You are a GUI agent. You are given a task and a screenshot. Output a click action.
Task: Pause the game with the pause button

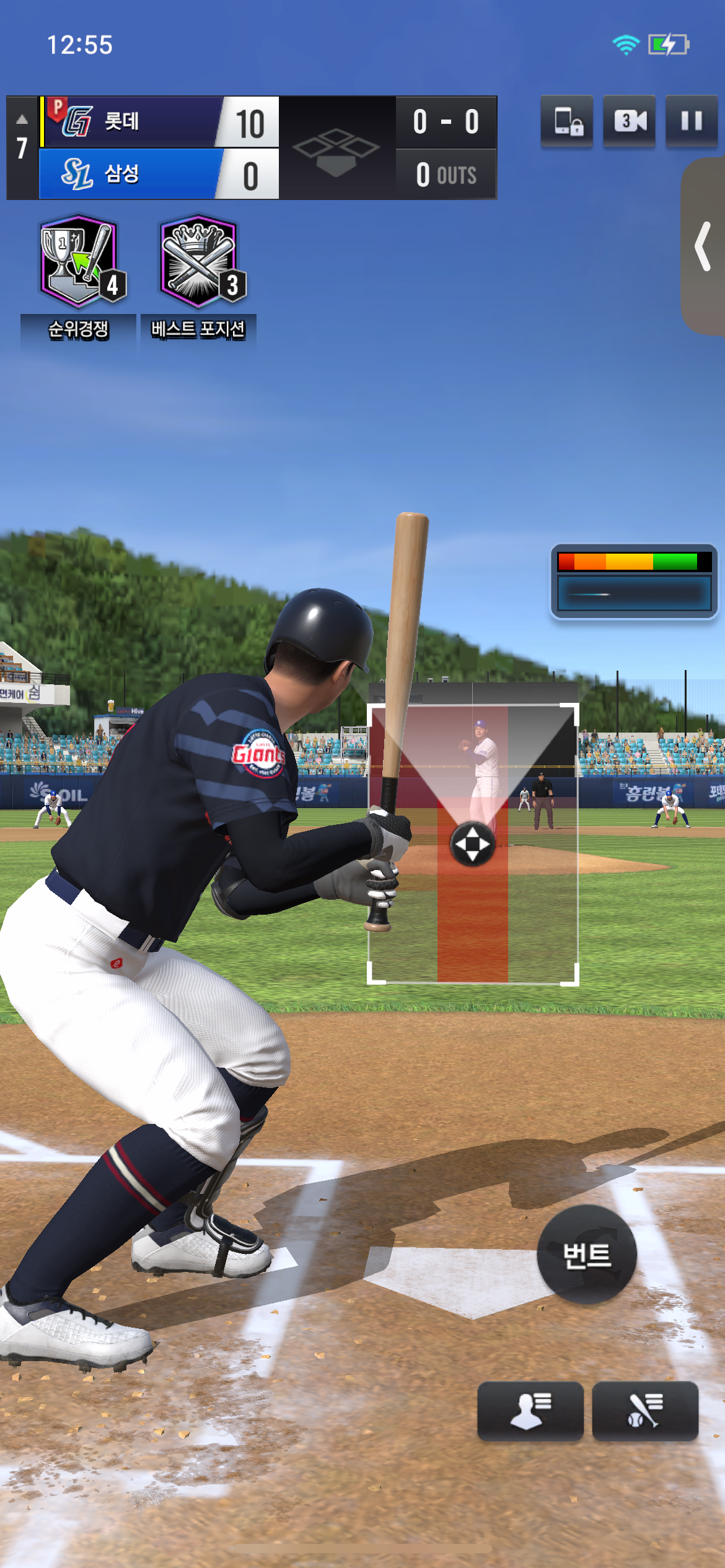(x=691, y=121)
